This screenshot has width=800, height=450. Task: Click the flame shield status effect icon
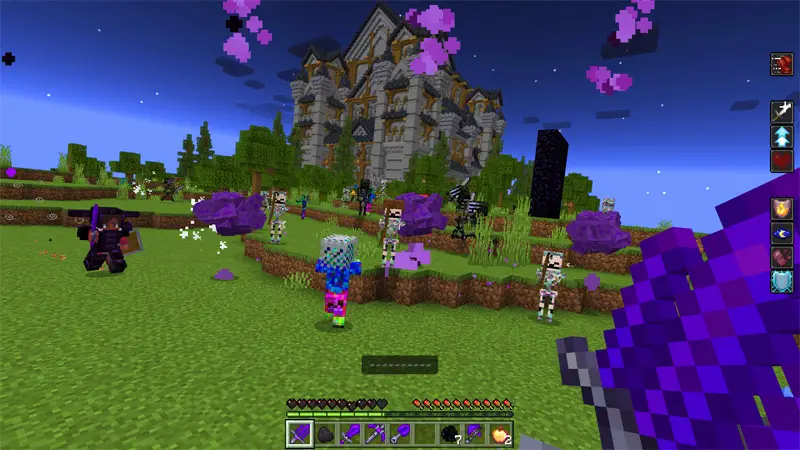point(781,209)
